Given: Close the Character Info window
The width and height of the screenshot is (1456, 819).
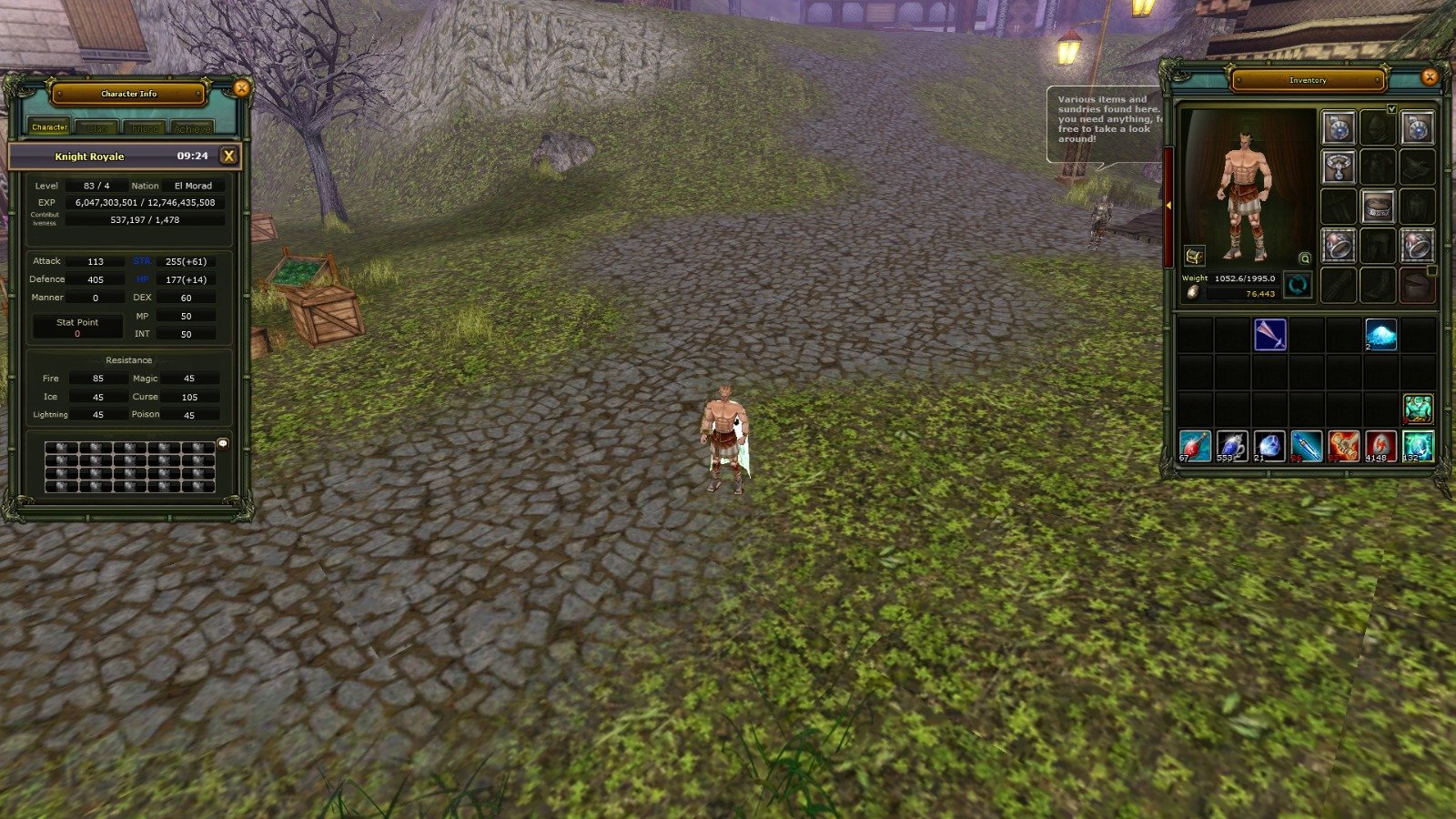Looking at the screenshot, I should pyautogui.click(x=241, y=88).
